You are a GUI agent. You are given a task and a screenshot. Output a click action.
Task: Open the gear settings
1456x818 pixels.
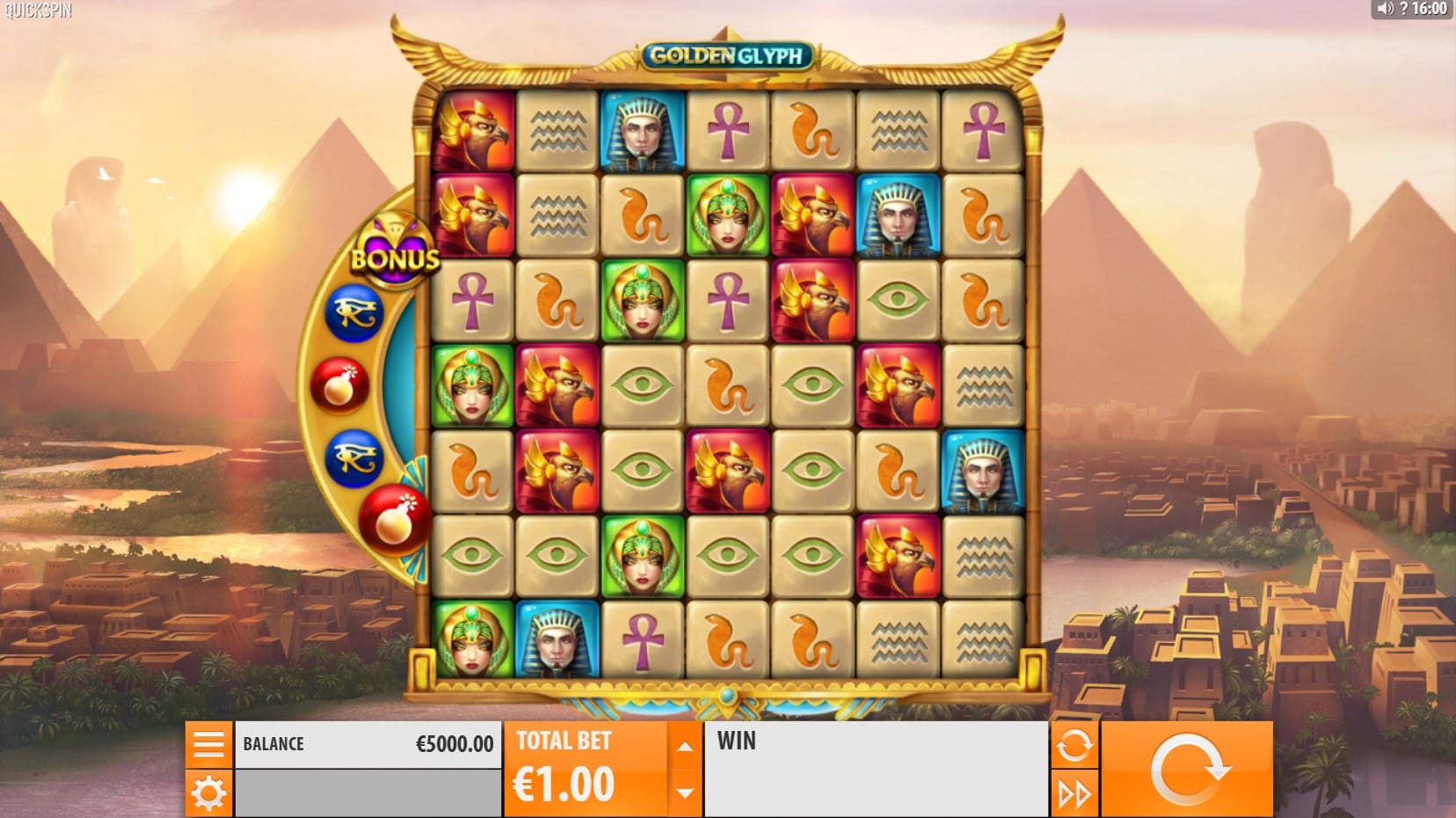click(208, 793)
